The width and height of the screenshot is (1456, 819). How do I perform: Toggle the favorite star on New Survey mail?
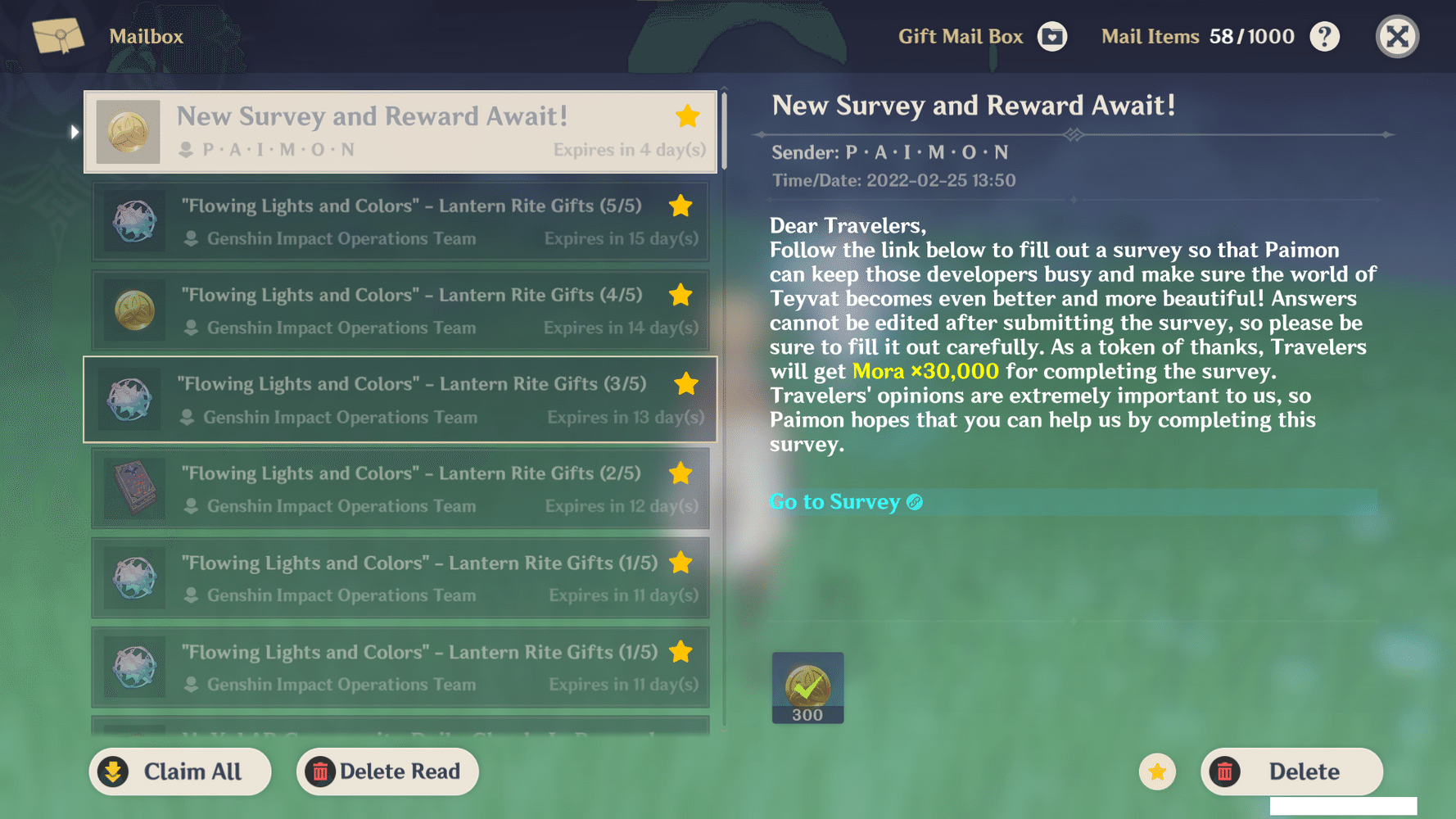coord(687,116)
